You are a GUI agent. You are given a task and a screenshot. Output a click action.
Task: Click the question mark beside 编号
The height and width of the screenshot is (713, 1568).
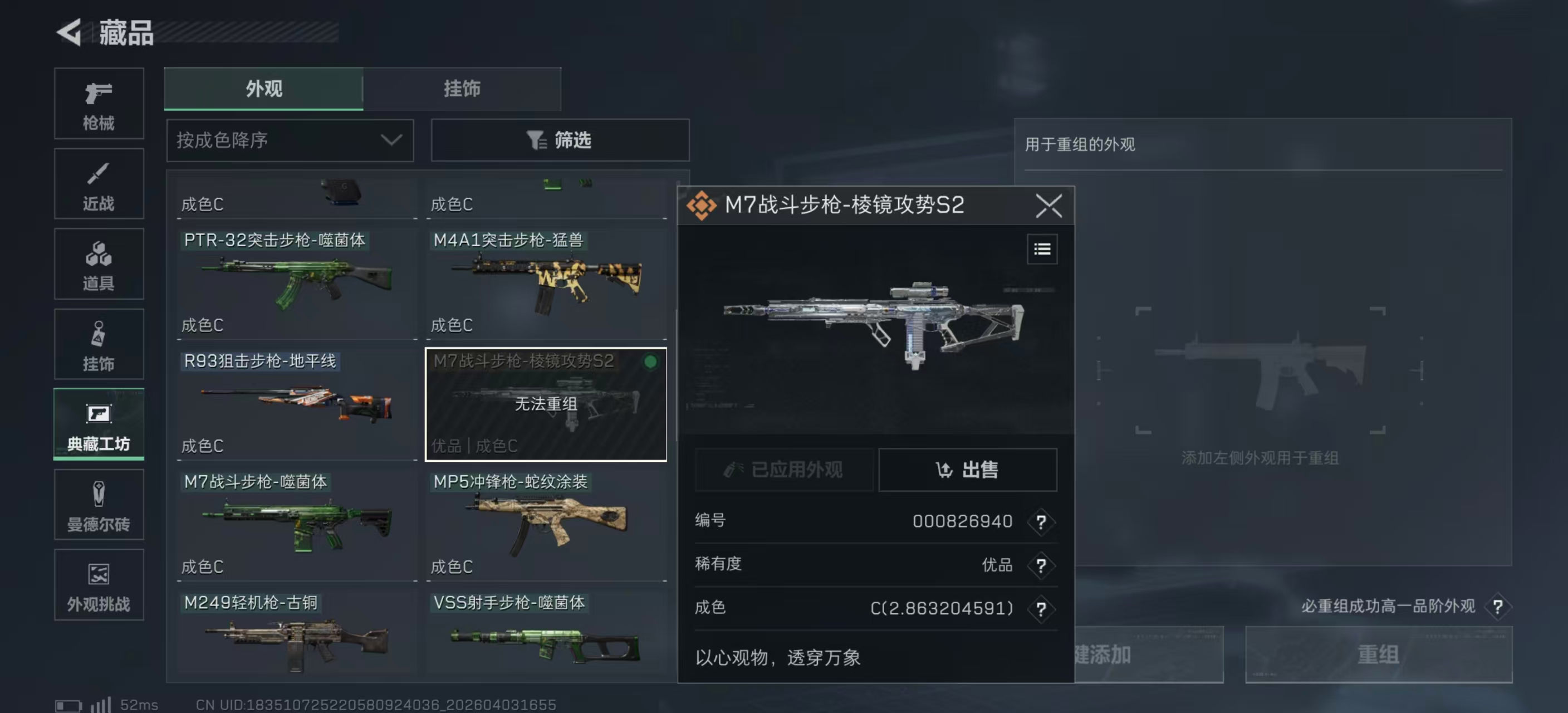click(x=1041, y=521)
